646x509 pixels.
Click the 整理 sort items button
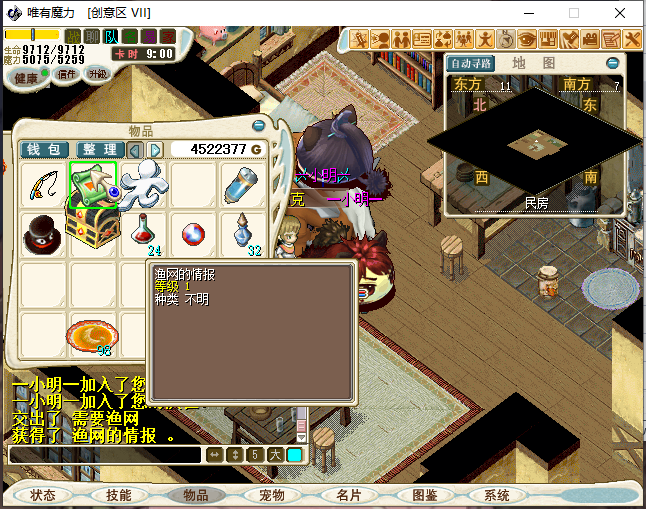(99, 150)
